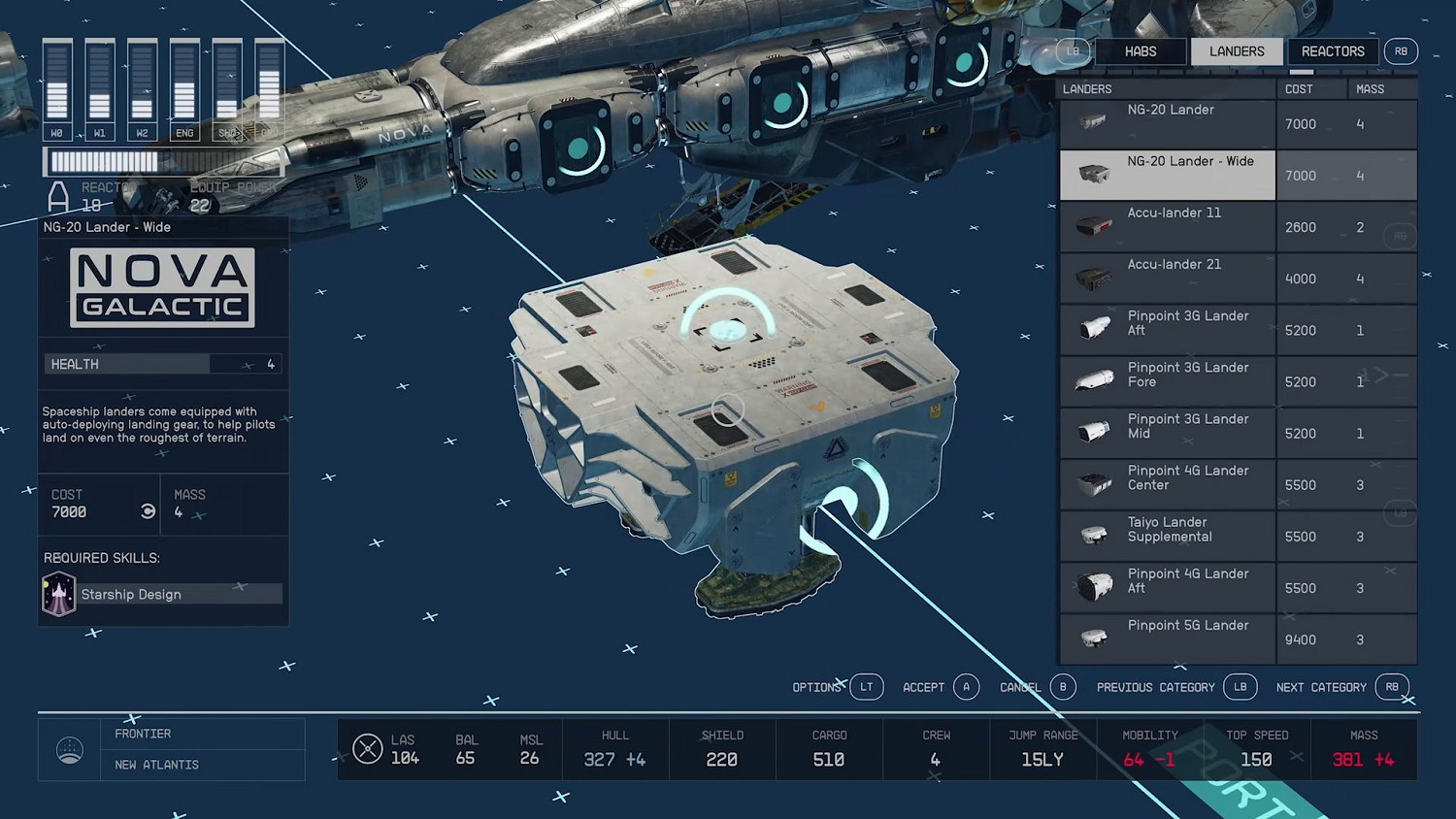Click the Pinpoint 3G Lander Aft icon
1456x819 pixels.
pos(1095,329)
